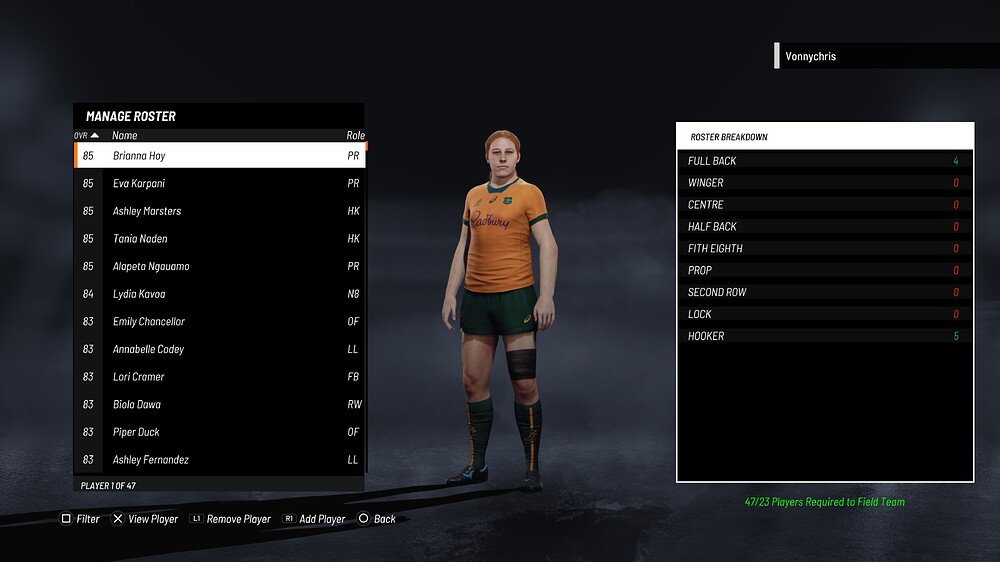Select Alapeta Ngauamo player row
This screenshot has width=1000, height=562.
[219, 267]
